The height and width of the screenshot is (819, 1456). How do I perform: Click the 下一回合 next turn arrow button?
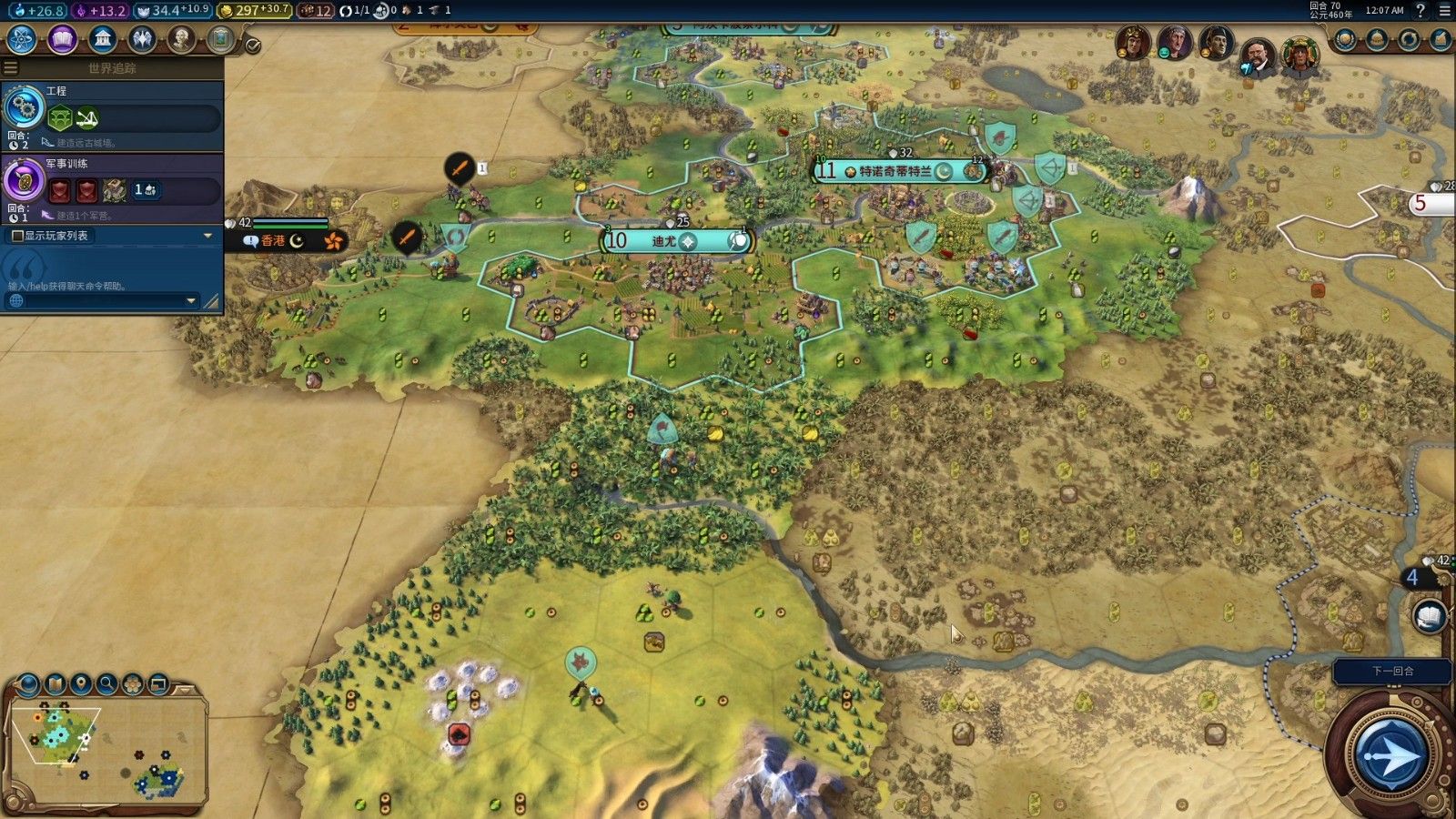pos(1390,754)
